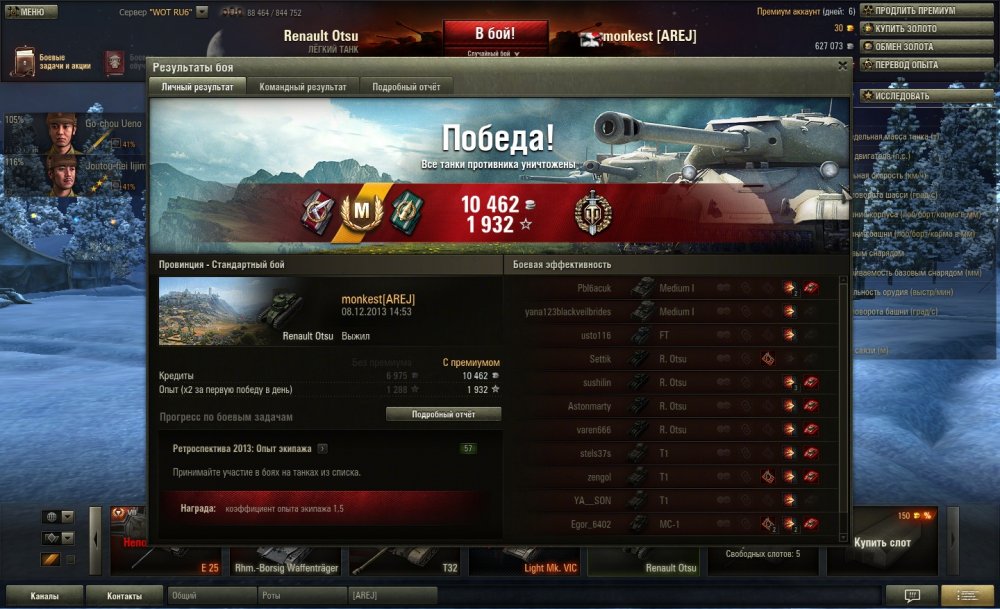
Task: Switch to the [AREJ] clan chat tab
Action: coord(392,596)
